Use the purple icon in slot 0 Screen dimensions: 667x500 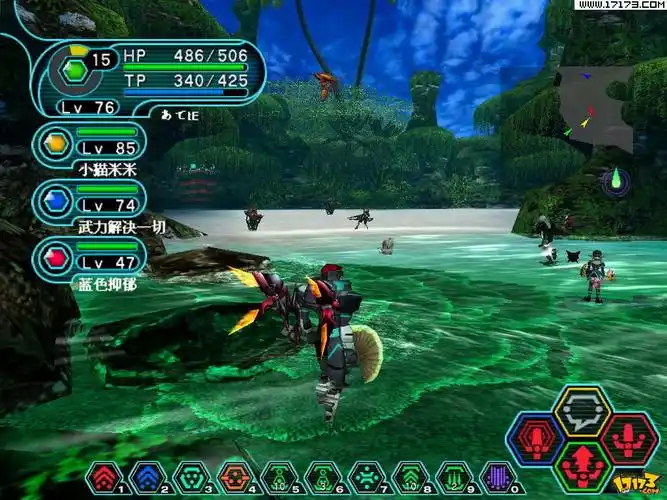tap(497, 477)
